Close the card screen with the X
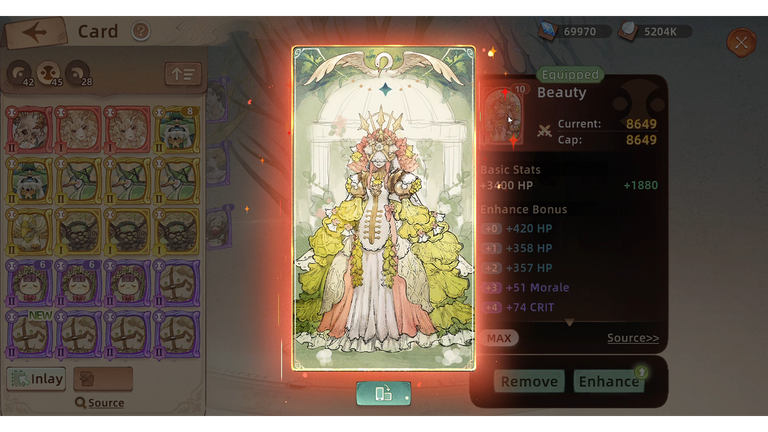Viewport: 768px width, 432px height. coord(741,42)
